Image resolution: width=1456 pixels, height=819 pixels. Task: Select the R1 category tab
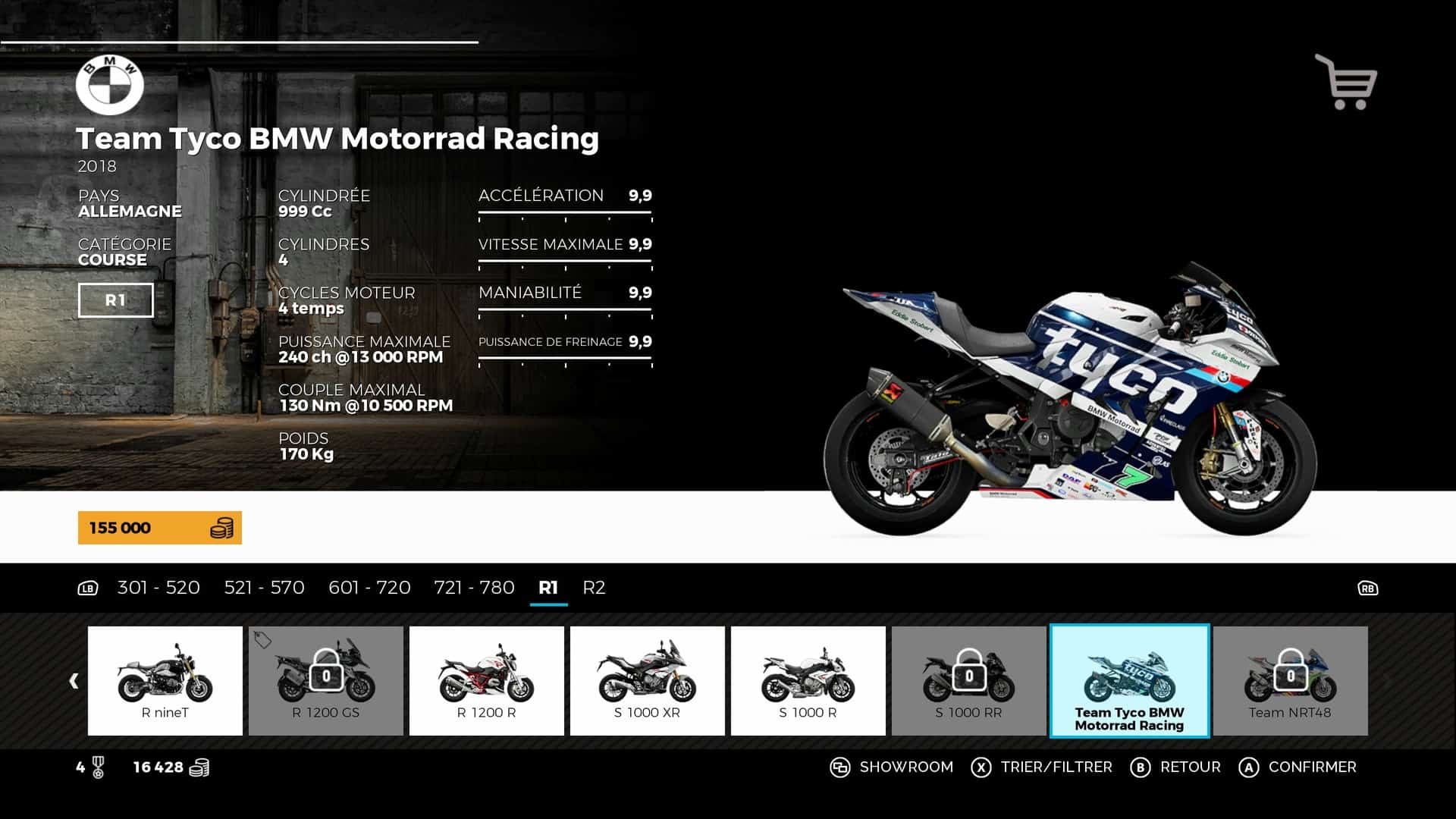click(548, 588)
